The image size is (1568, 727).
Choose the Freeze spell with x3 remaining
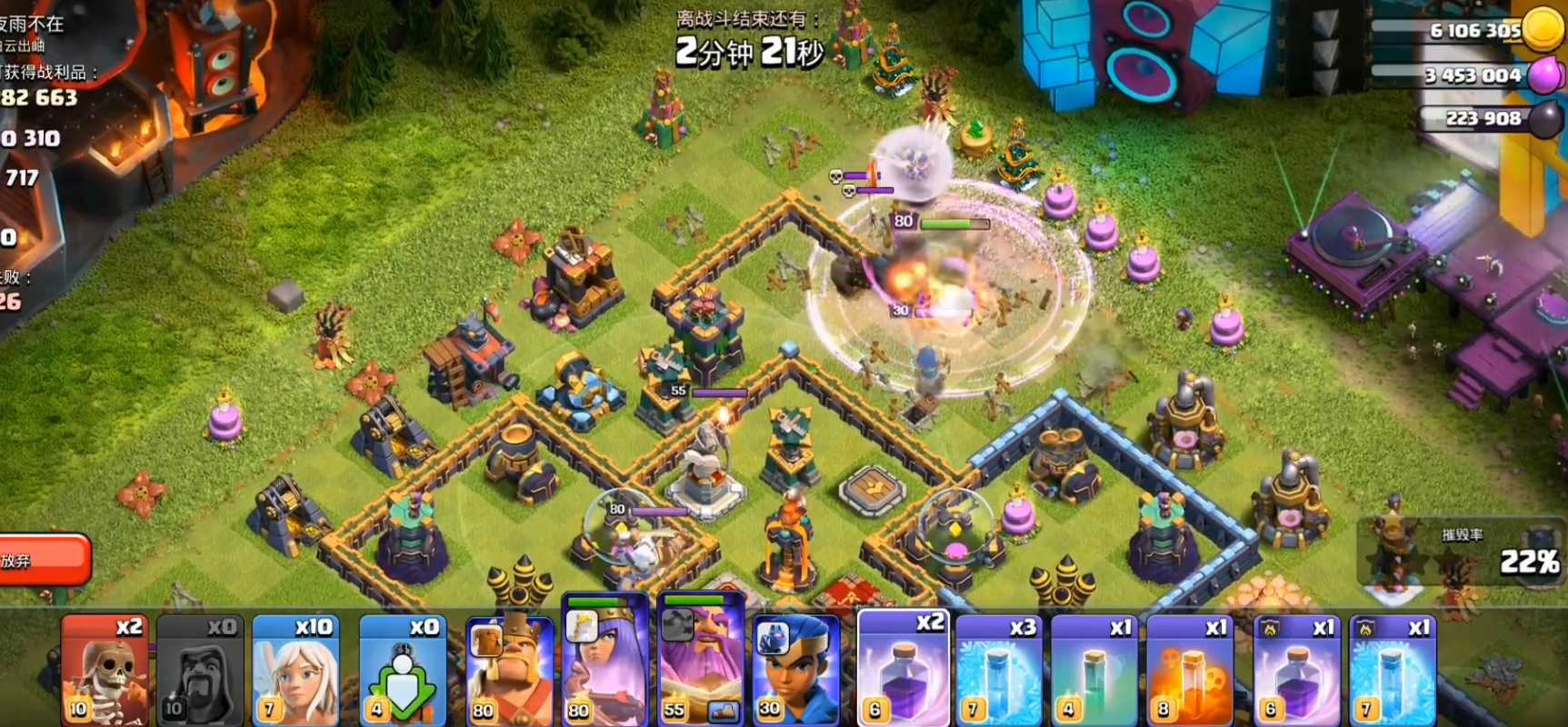point(998,670)
